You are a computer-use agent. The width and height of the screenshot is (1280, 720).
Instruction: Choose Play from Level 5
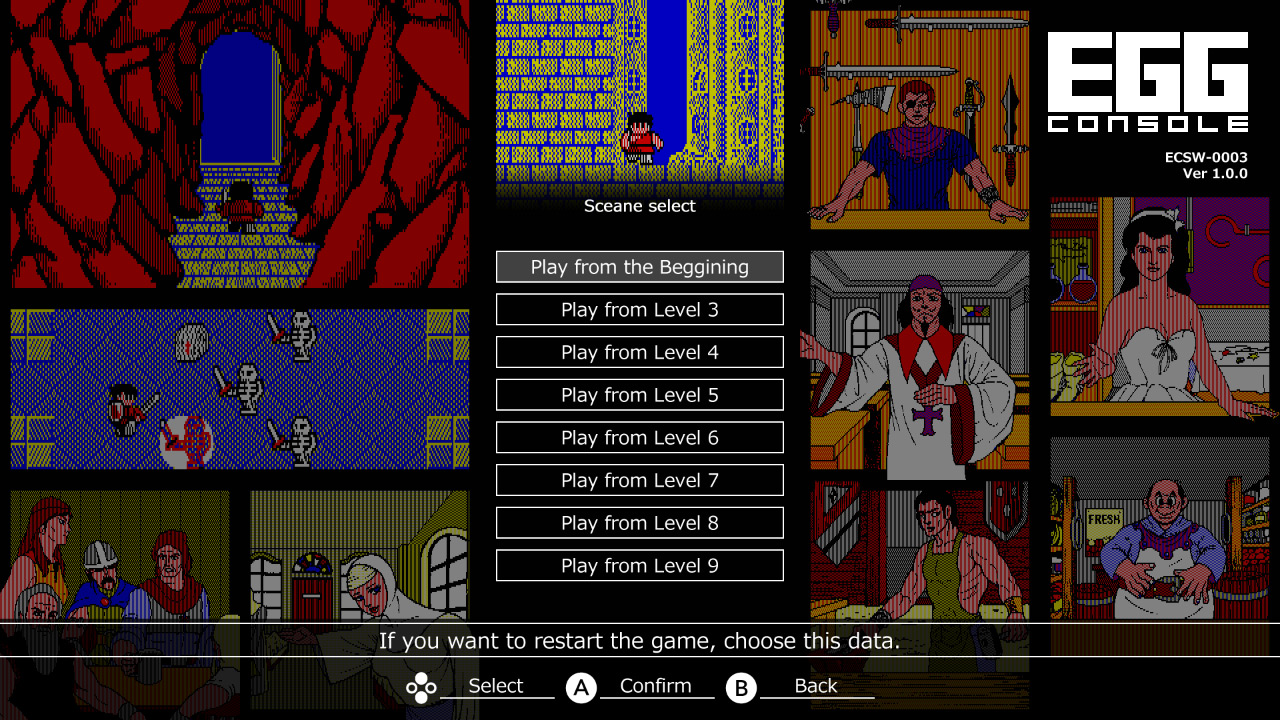click(639, 394)
